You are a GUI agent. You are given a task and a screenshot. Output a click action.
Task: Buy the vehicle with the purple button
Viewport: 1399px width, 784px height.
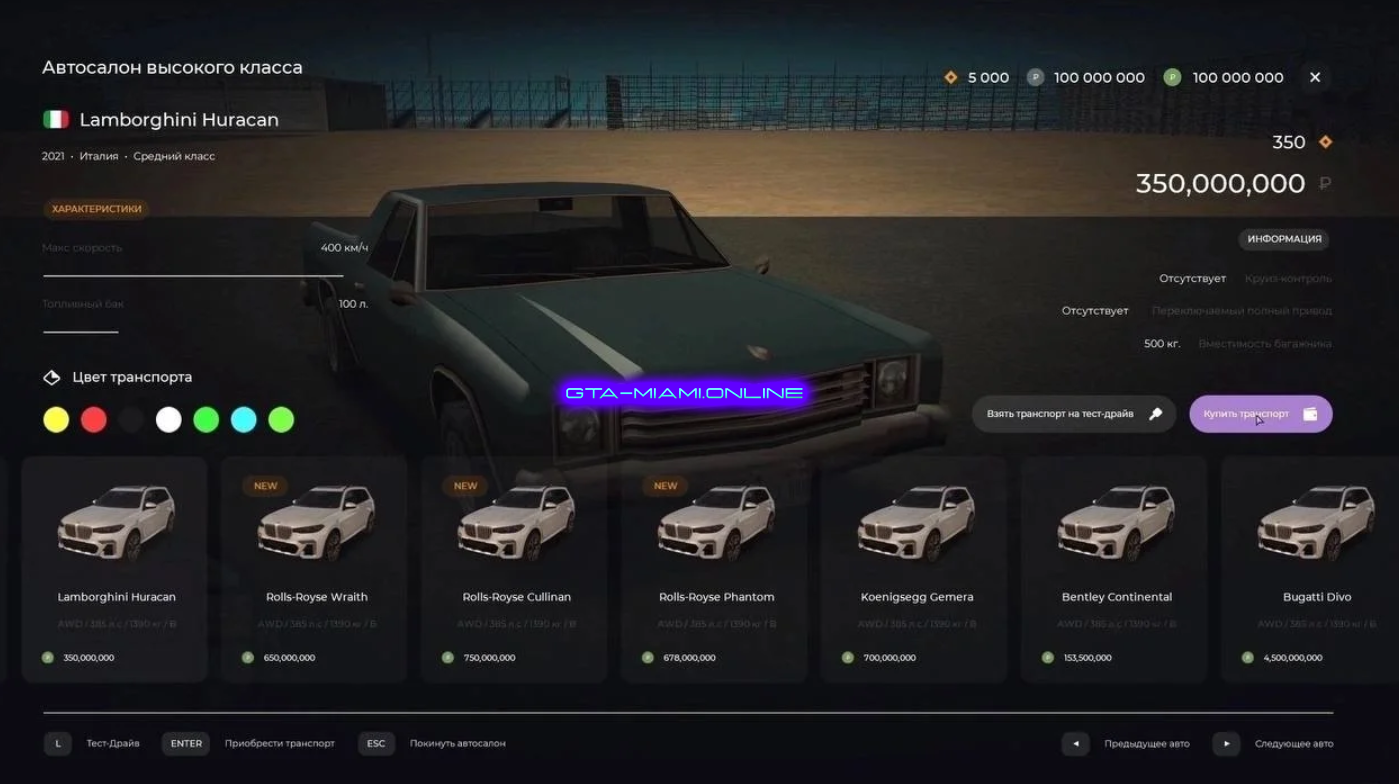tap(1260, 414)
